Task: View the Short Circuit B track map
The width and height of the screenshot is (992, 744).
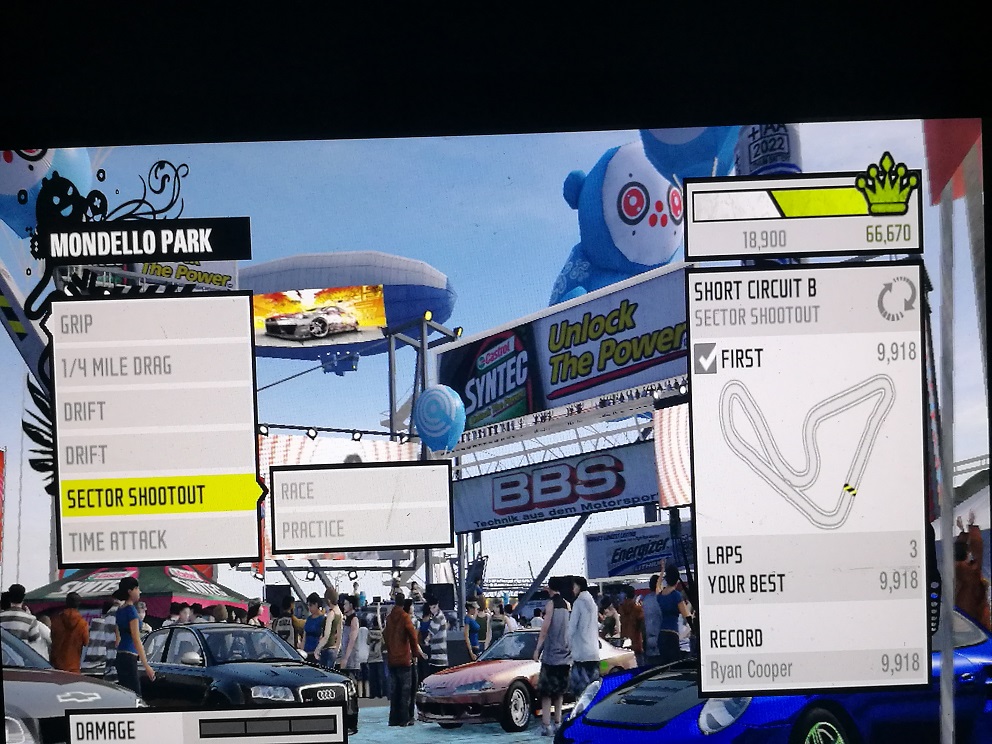Action: click(808, 450)
